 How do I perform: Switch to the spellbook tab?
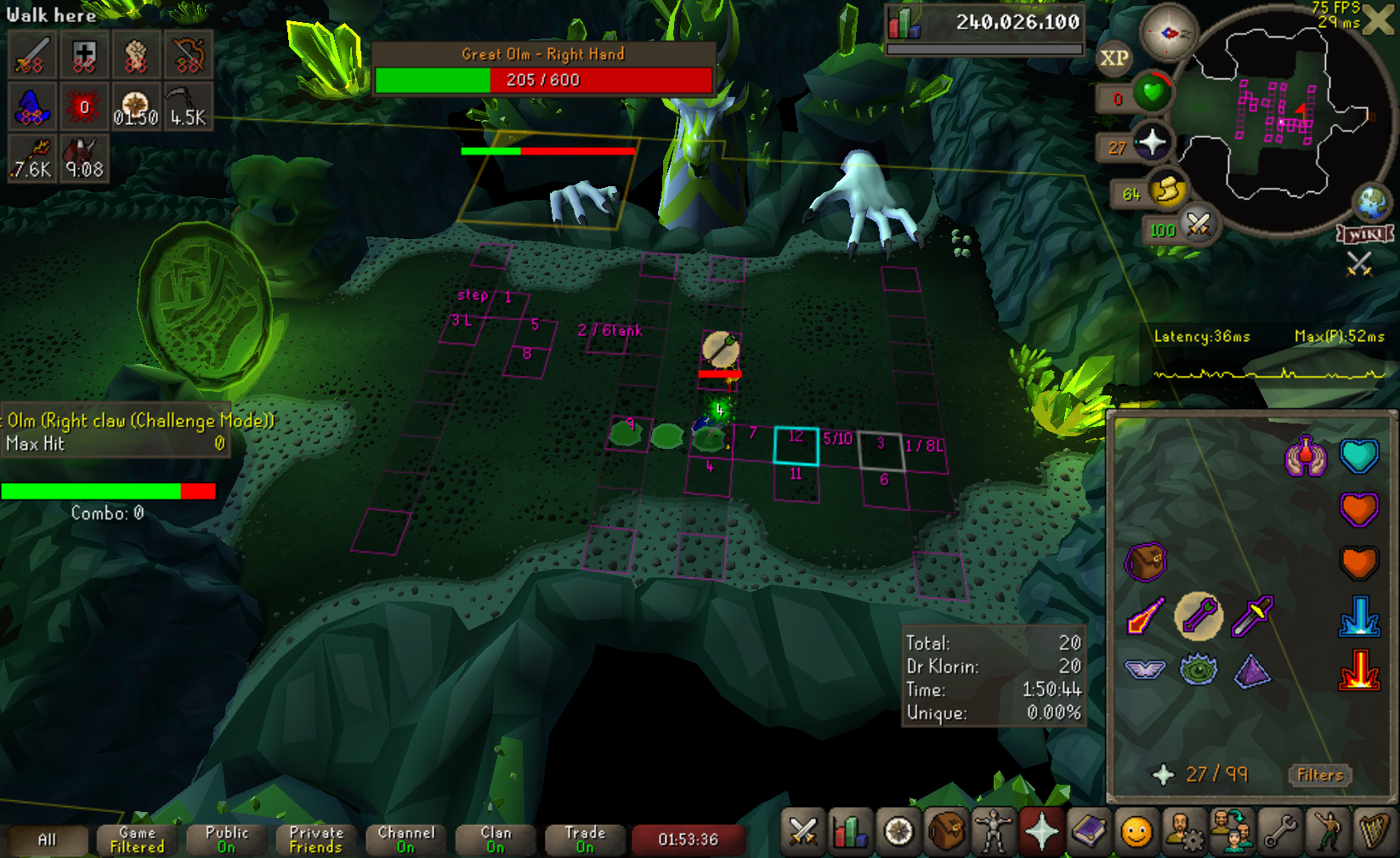pyautogui.click(x=1089, y=832)
